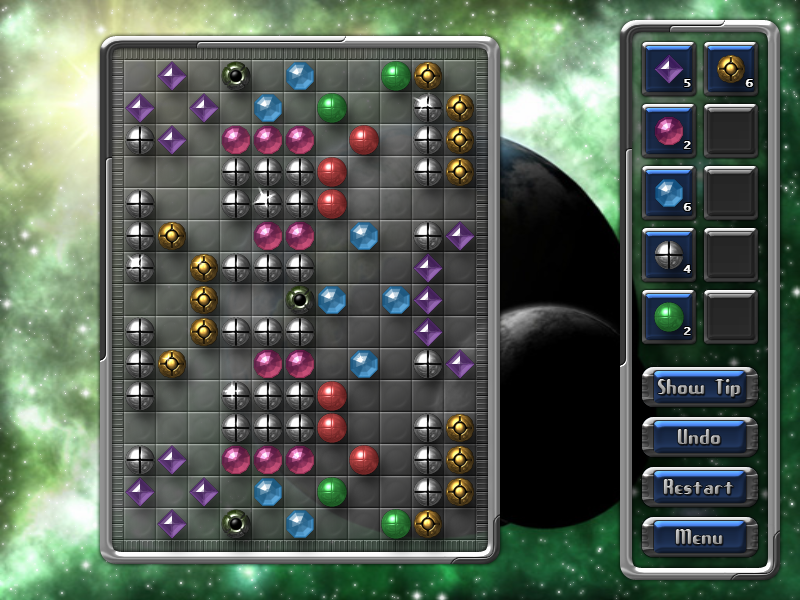Restart the current level
This screenshot has width=800, height=600.
[699, 487]
